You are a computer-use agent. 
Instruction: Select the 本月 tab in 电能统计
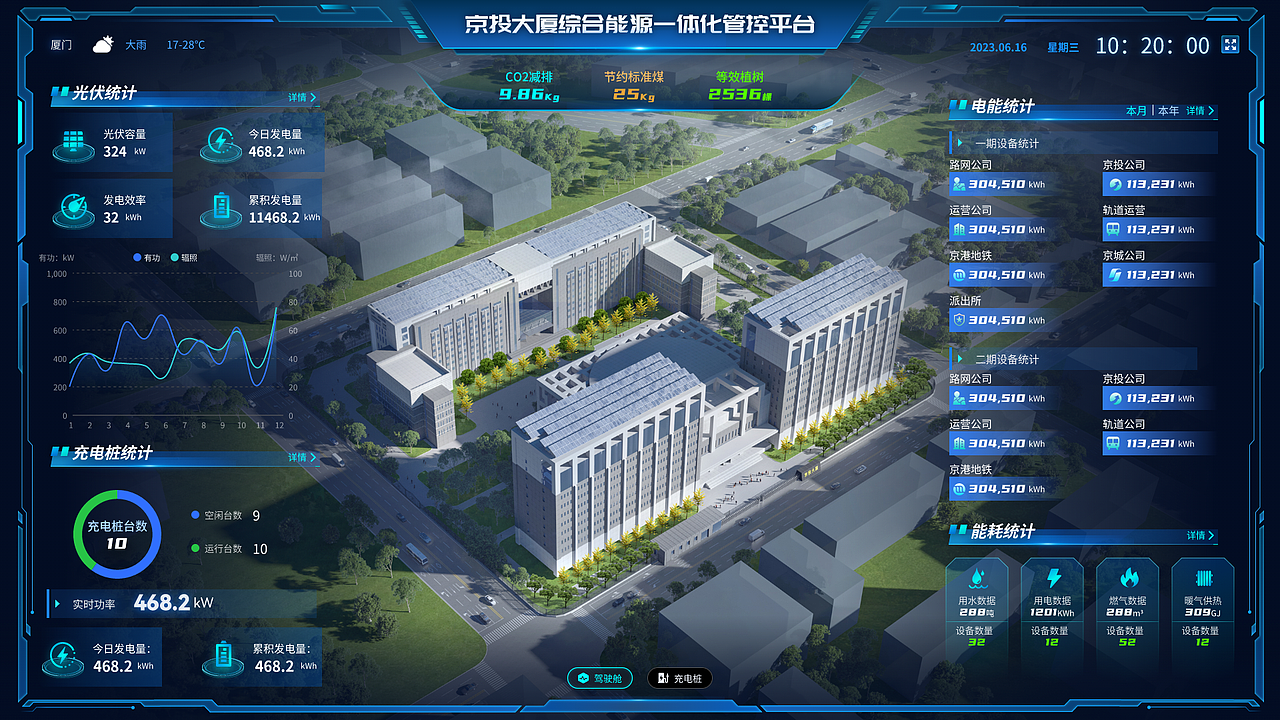(1137, 111)
